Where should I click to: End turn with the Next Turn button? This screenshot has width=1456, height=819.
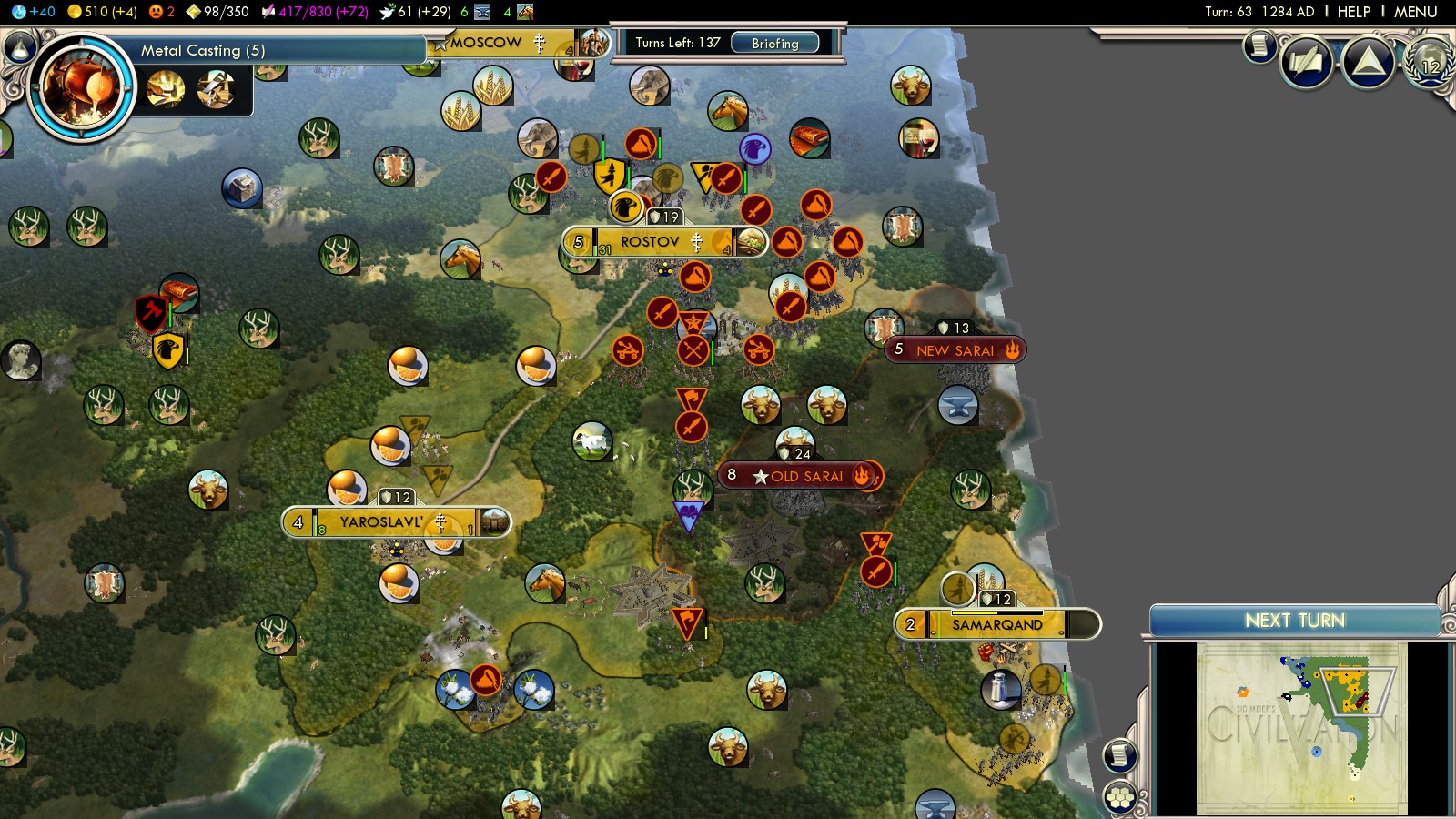click(1294, 621)
